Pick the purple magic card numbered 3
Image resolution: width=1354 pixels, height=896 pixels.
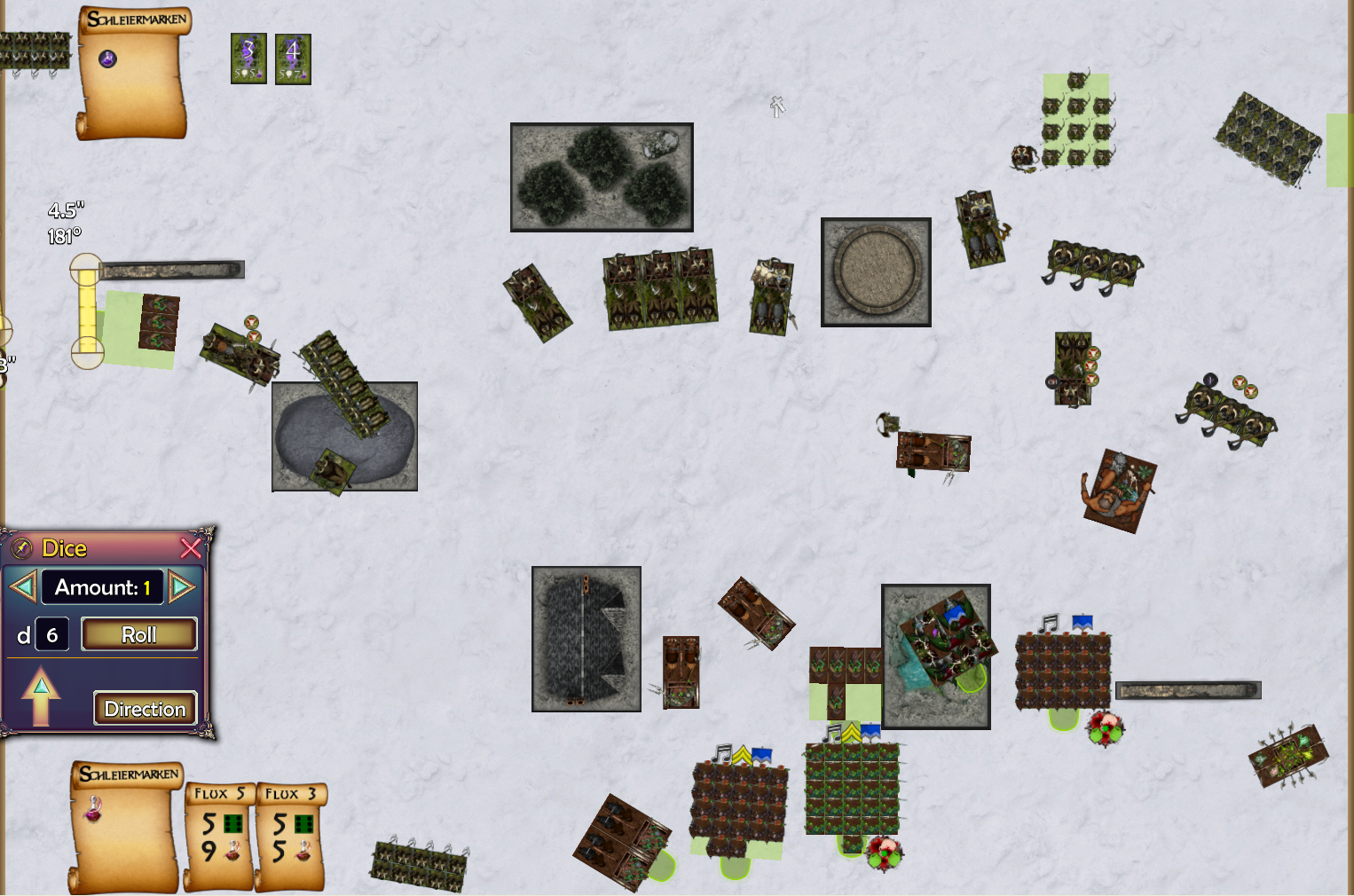248,59
